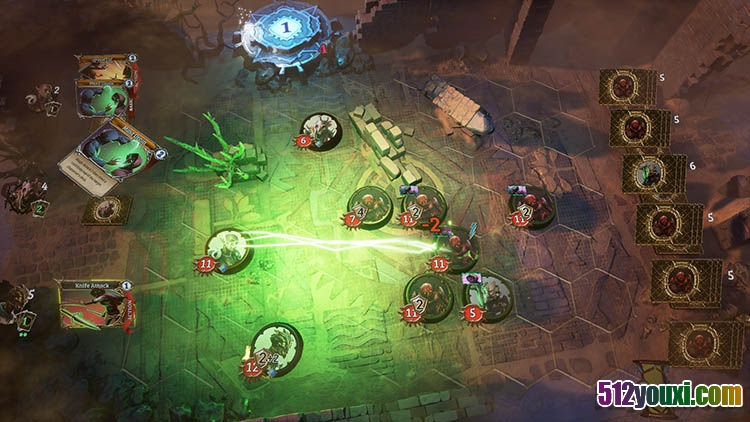Viewport: 750px width, 422px height.
Task: Select the Knife Attack card
Action: point(95,304)
